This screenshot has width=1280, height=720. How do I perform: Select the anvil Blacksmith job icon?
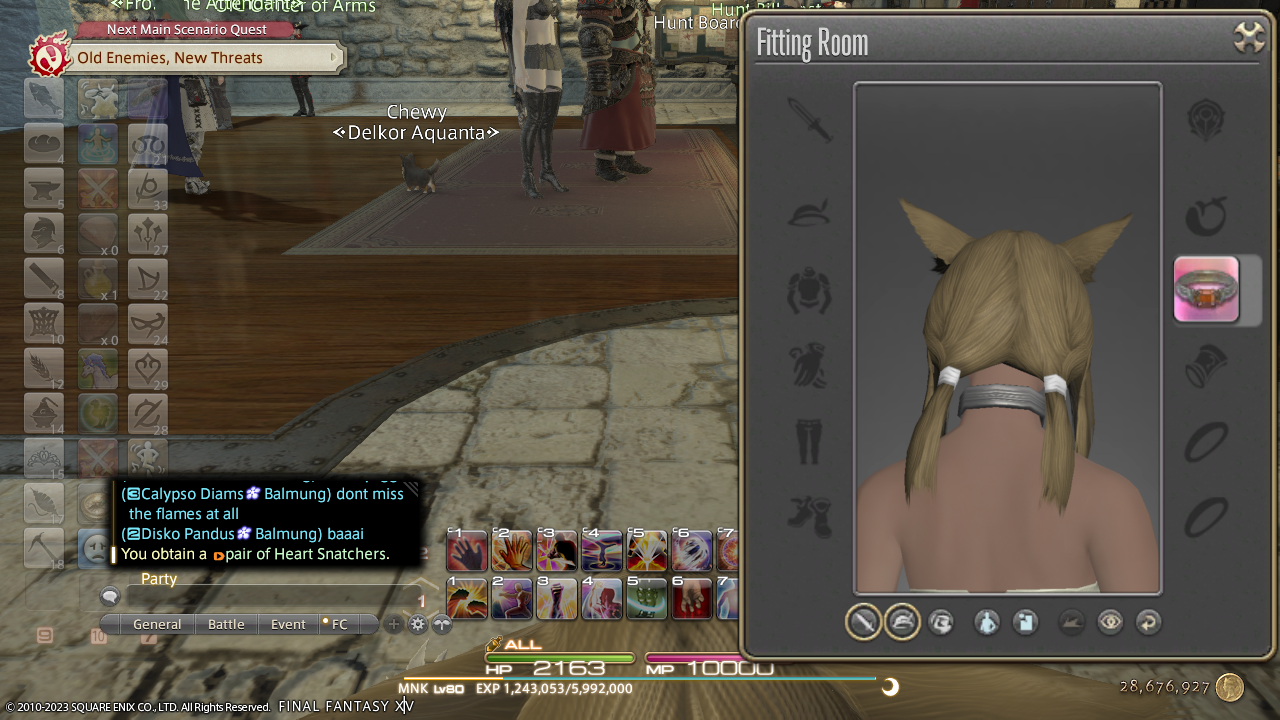click(44, 188)
